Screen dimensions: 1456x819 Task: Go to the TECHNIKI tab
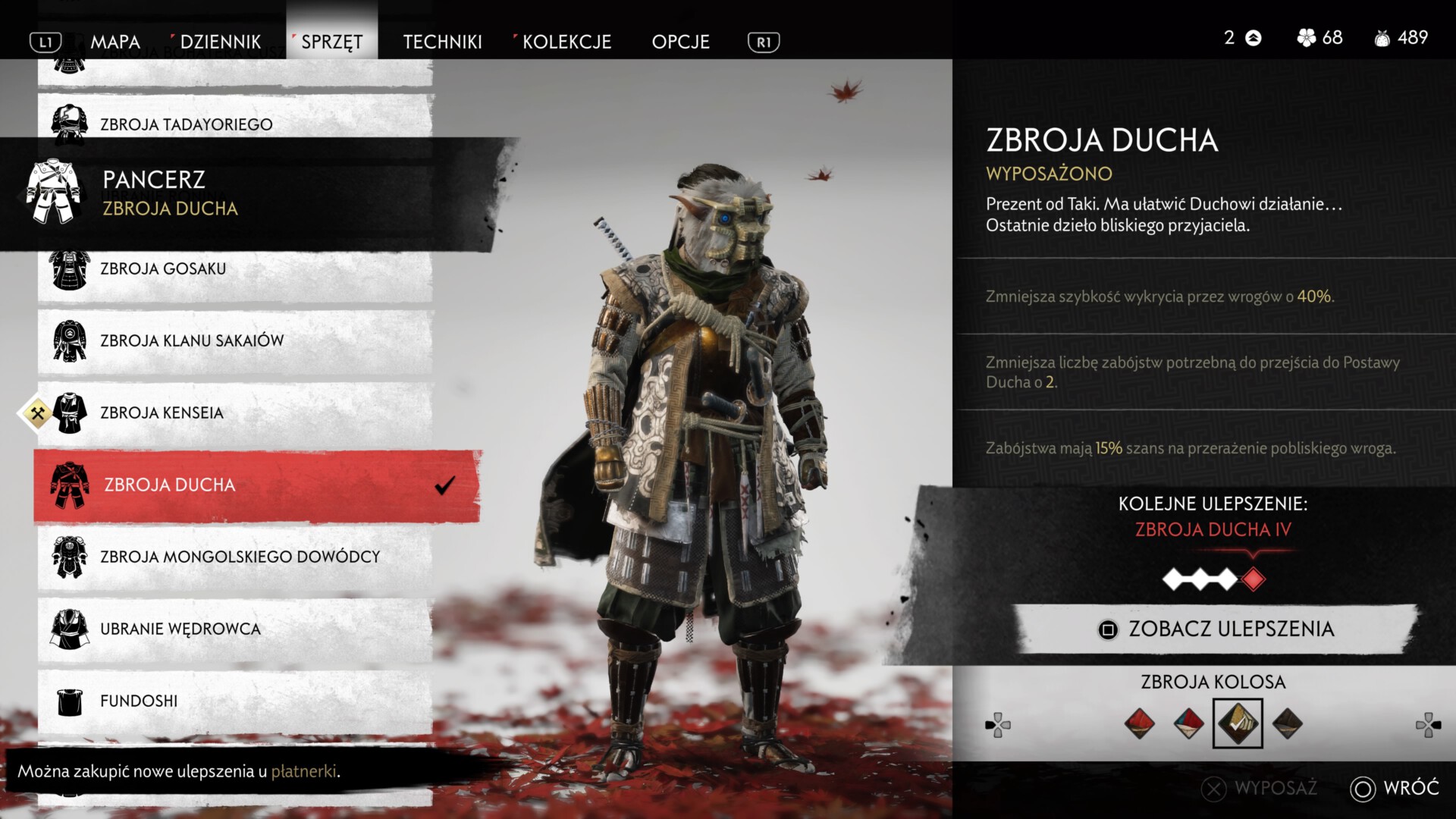pyautogui.click(x=442, y=42)
